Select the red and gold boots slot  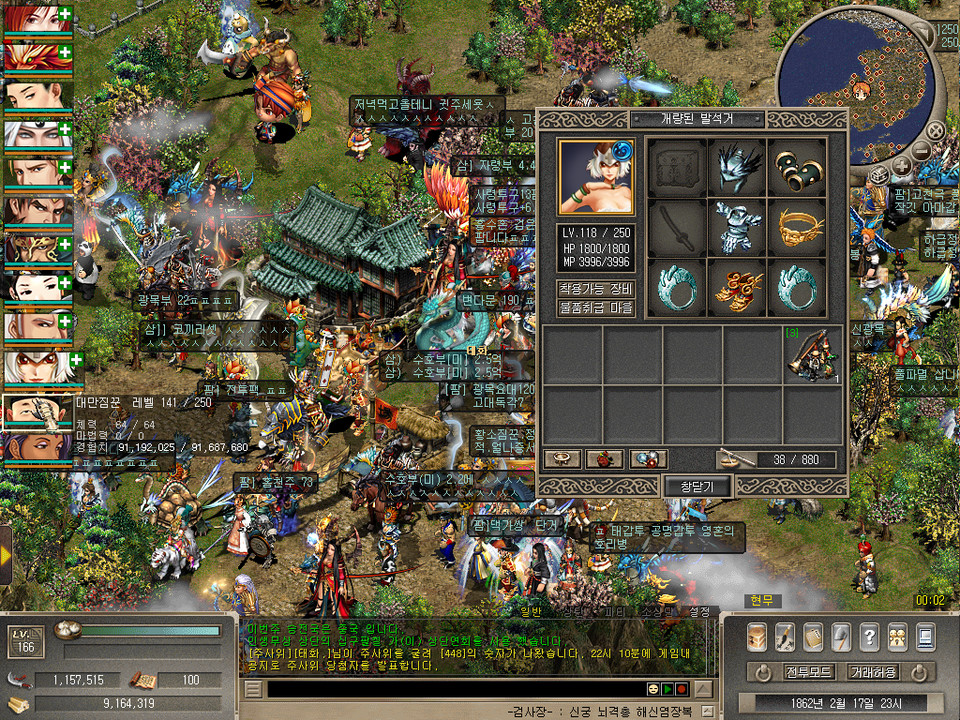(738, 287)
